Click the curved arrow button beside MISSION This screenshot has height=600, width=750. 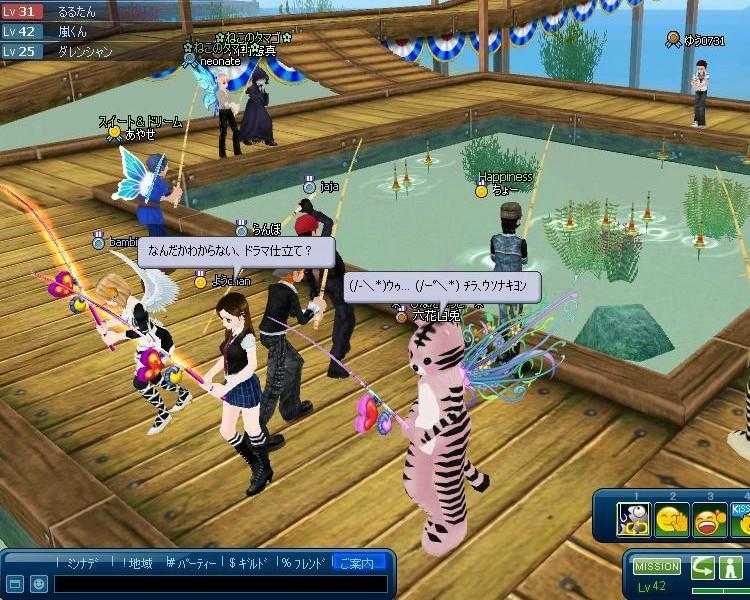click(x=704, y=567)
